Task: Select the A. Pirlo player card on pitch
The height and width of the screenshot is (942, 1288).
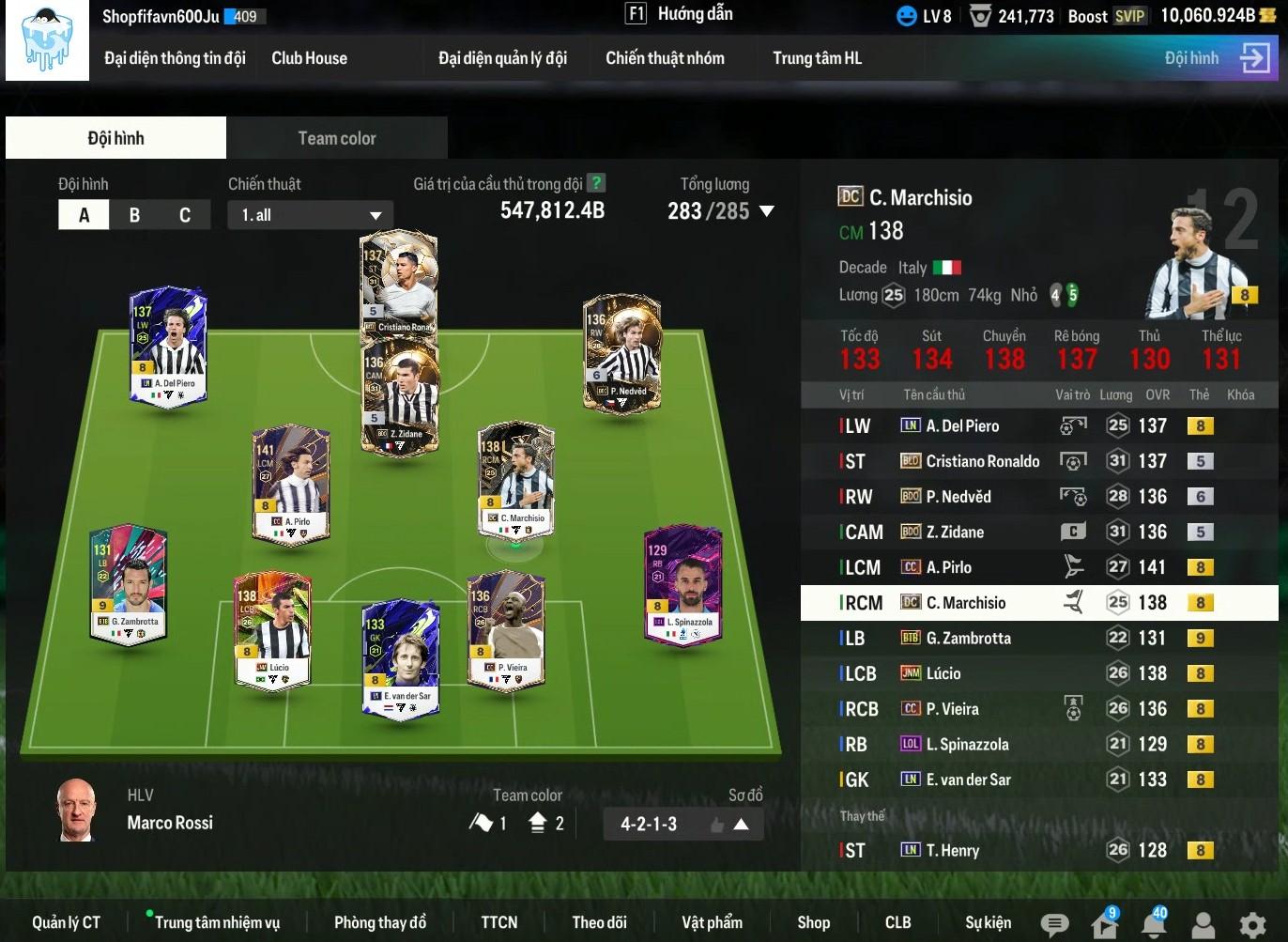Action: coord(290,484)
